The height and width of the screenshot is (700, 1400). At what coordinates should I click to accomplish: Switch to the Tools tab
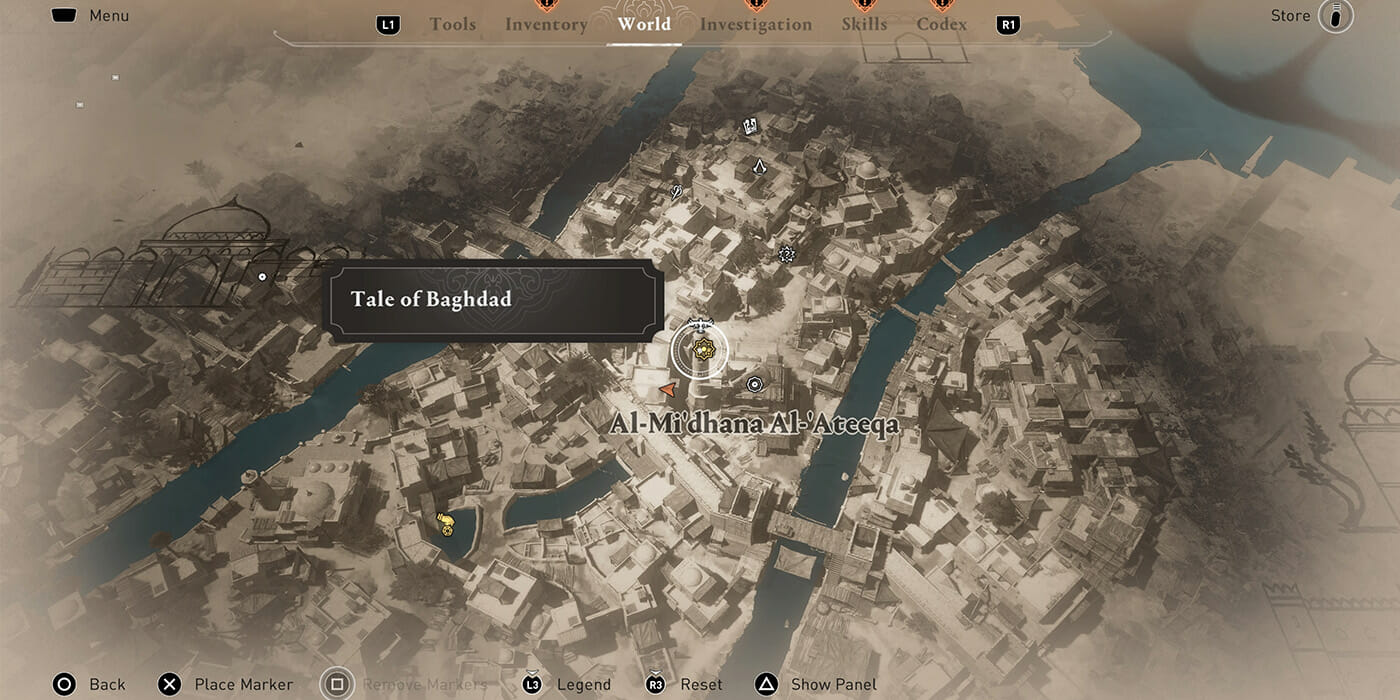coord(452,24)
